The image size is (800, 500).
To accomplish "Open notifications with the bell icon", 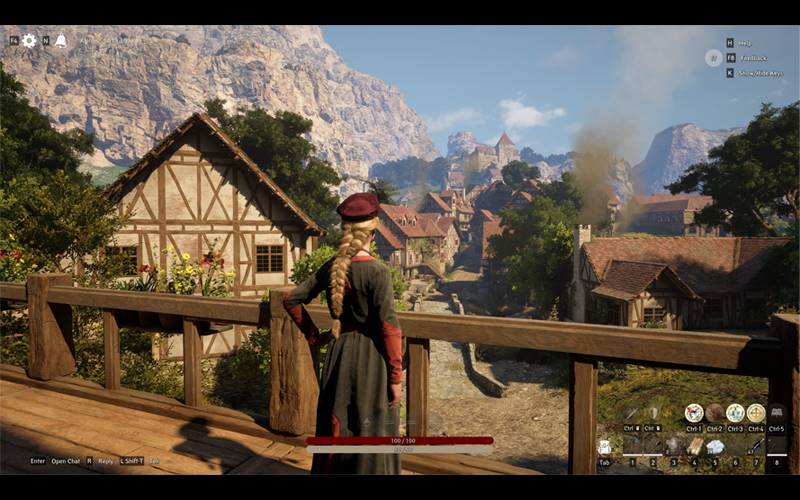I will [x=60, y=41].
